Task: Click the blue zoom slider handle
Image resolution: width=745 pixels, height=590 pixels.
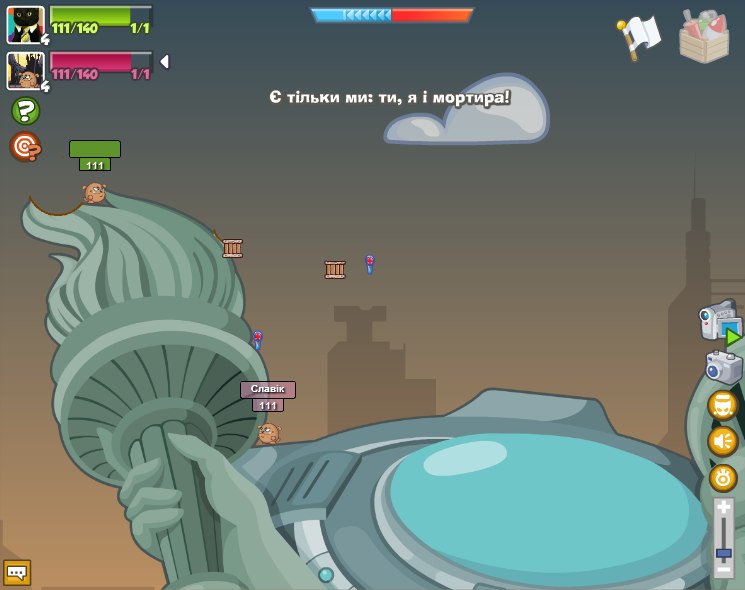Action: coord(723,553)
